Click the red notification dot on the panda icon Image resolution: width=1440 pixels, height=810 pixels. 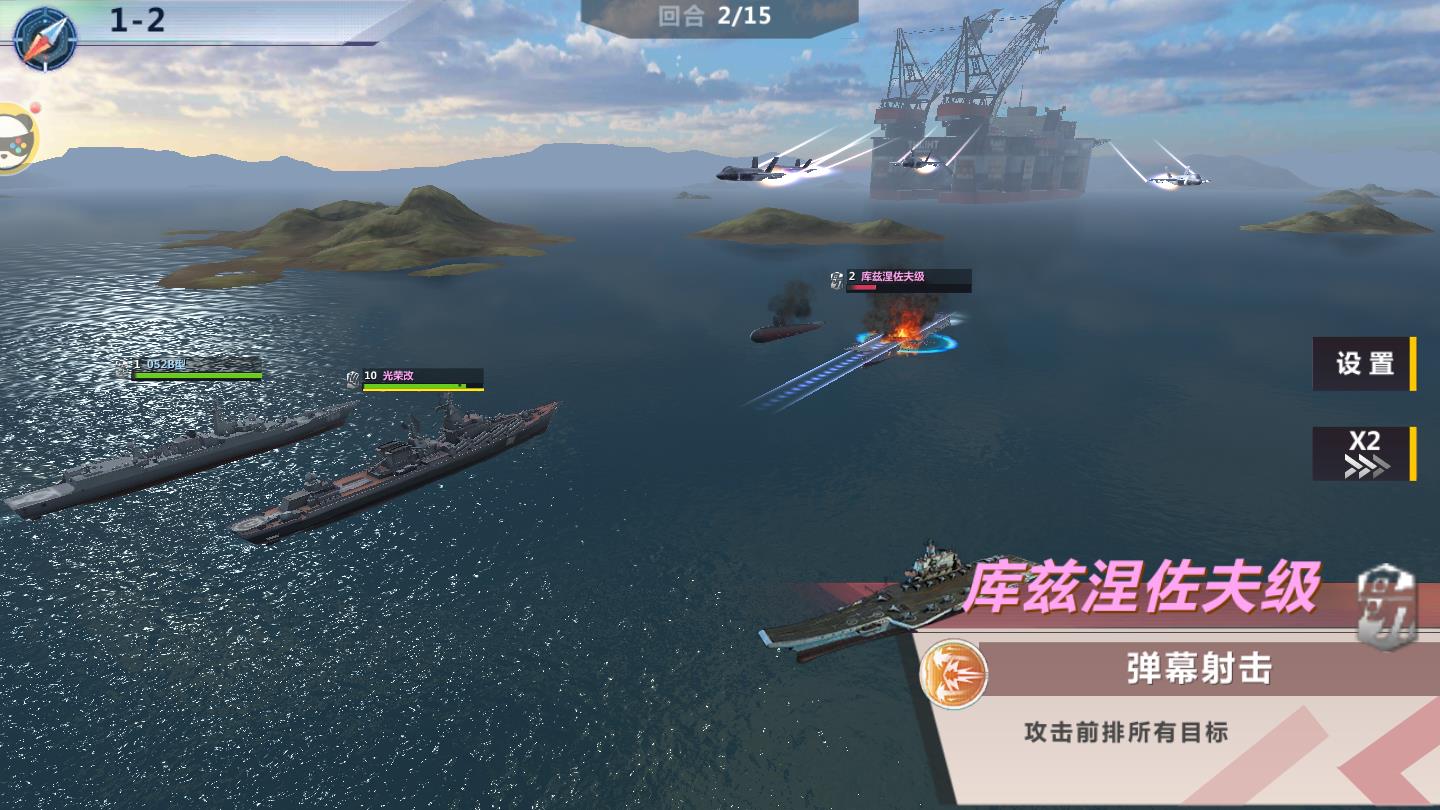coord(36,107)
